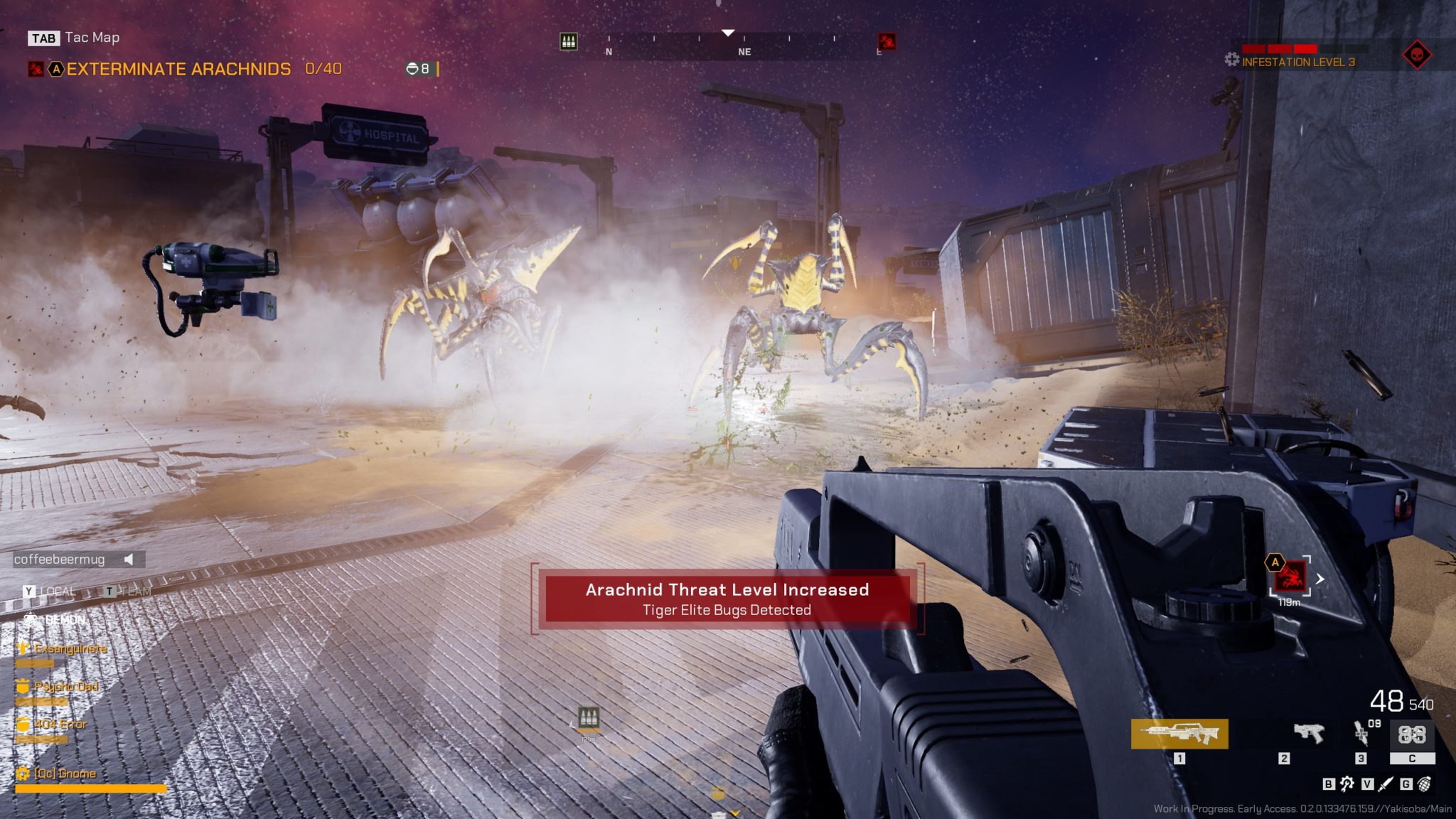Viewport: 1456px width, 819px height.
Task: Select squad member 404 Error
Action: coord(60,724)
